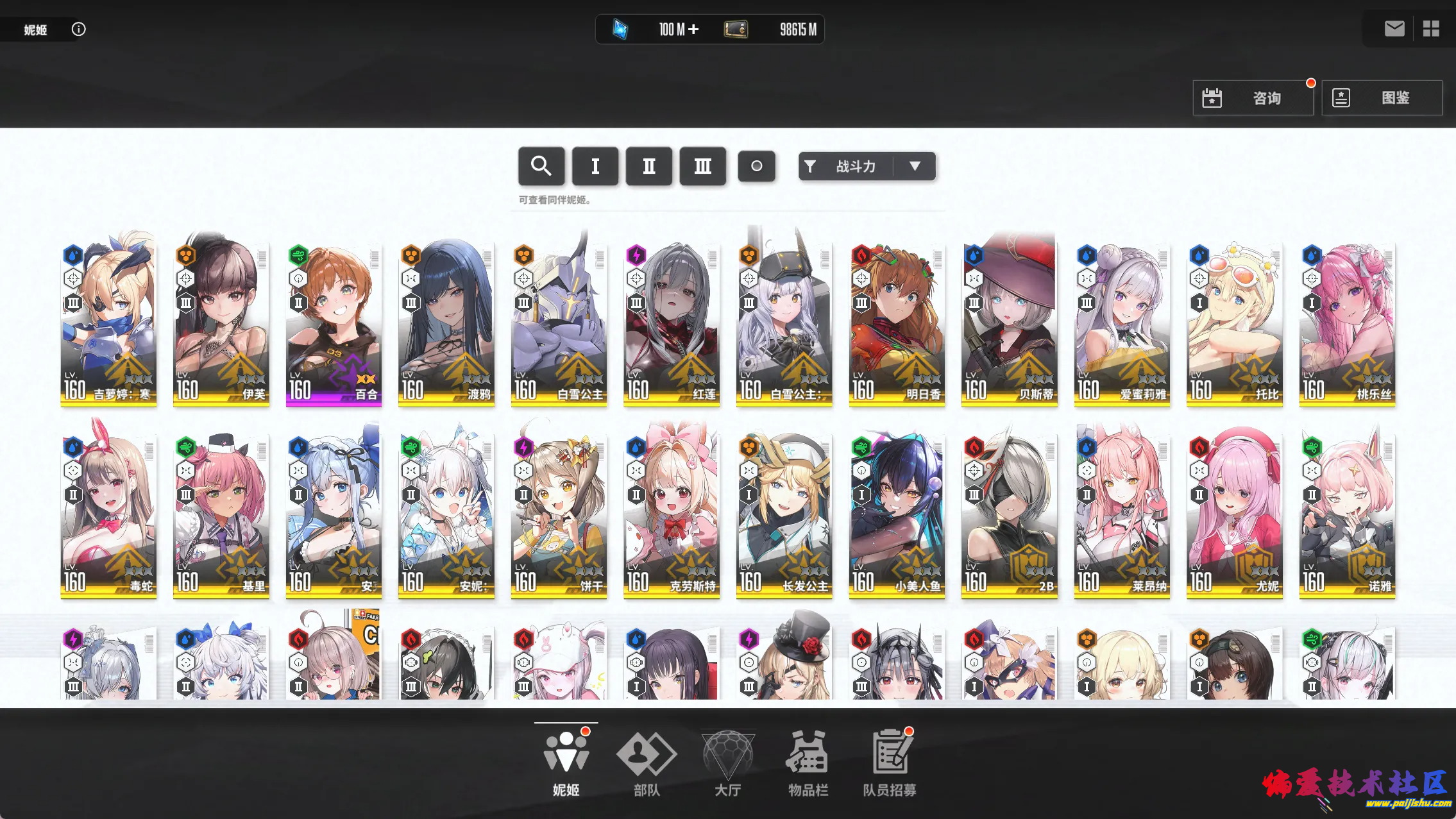Tap the info icon beside 妮姬 label
1456x819 pixels.
click(x=79, y=29)
